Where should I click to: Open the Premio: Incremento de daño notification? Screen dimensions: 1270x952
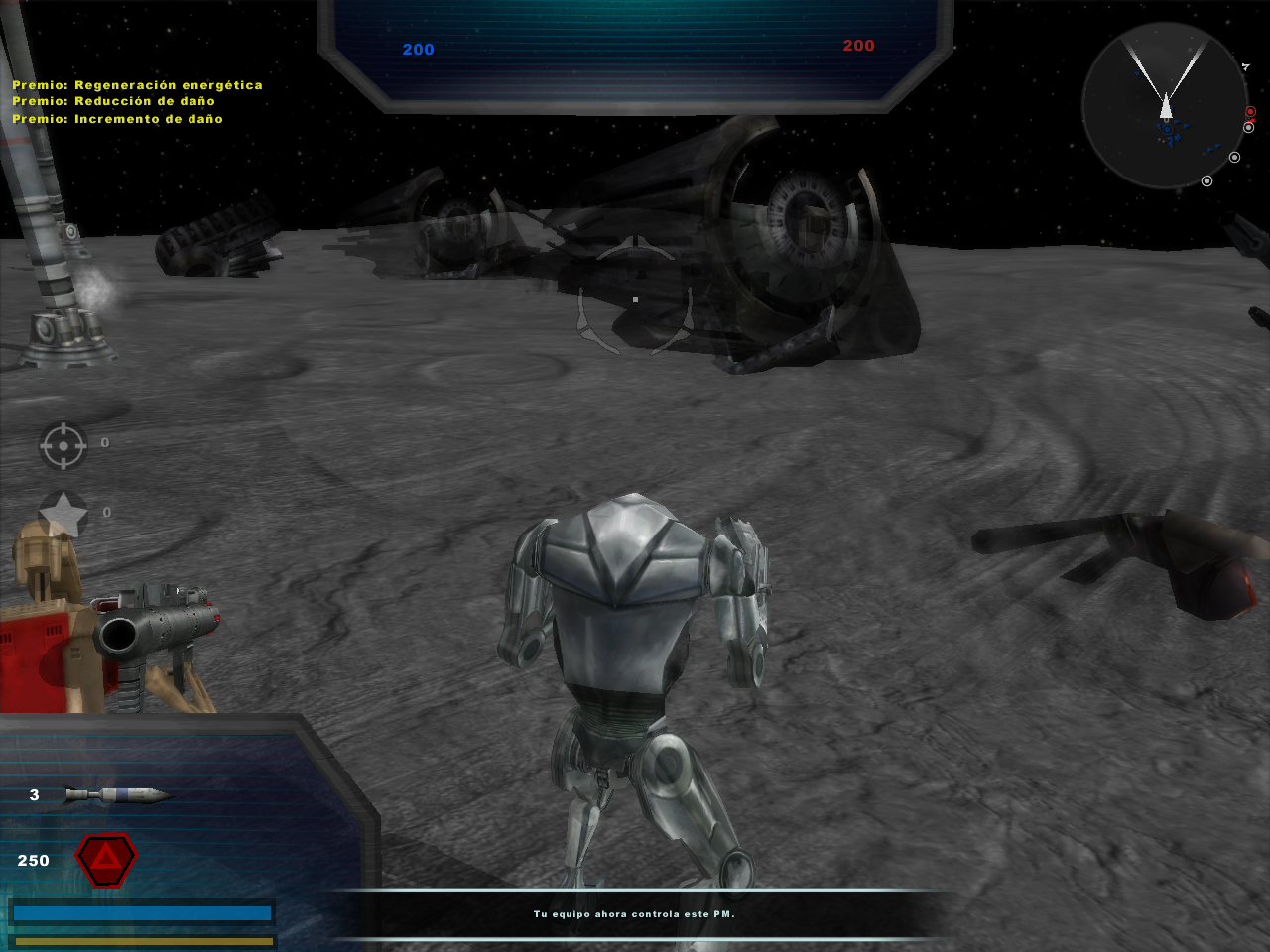(x=117, y=117)
